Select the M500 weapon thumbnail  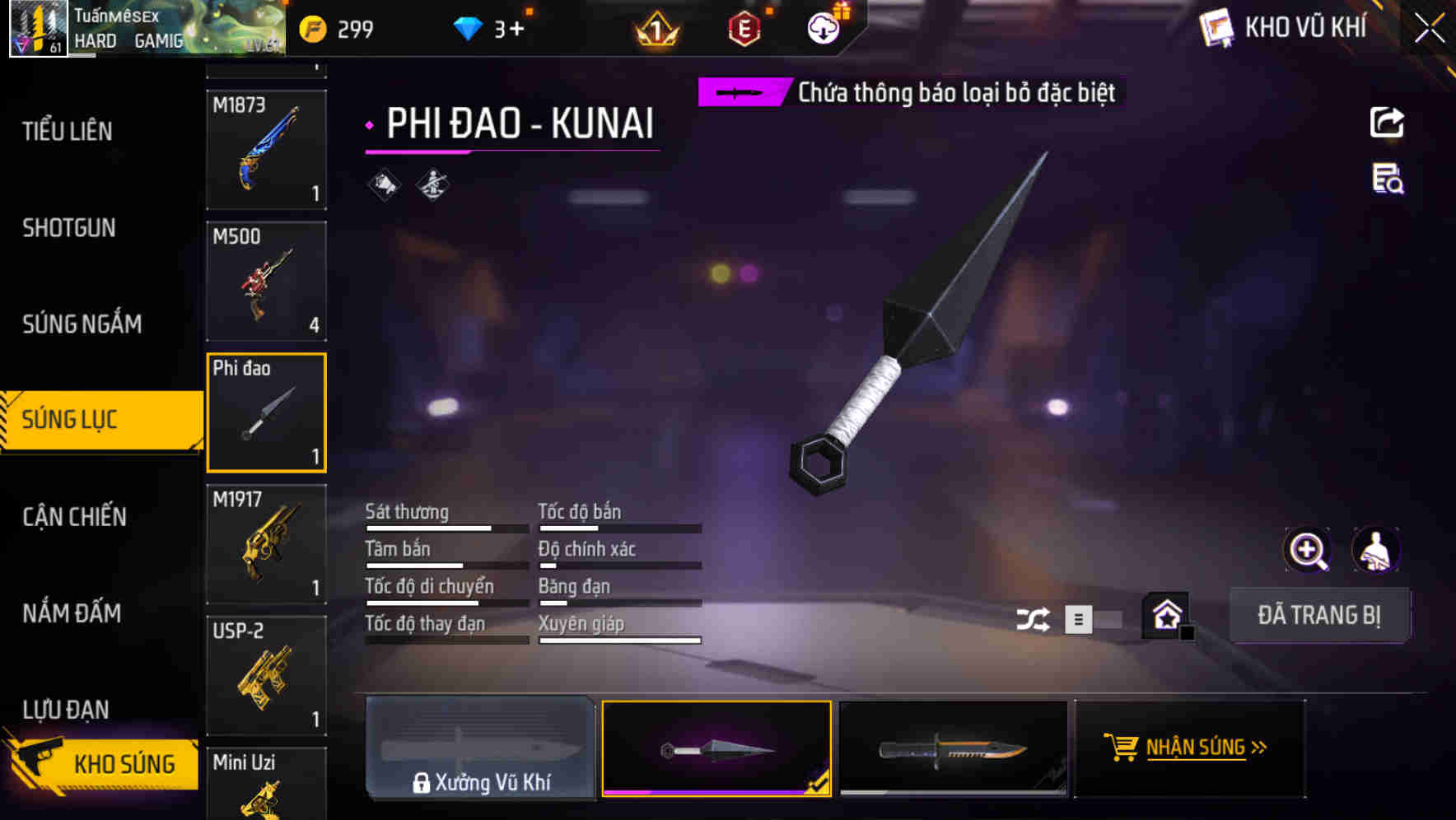265,281
